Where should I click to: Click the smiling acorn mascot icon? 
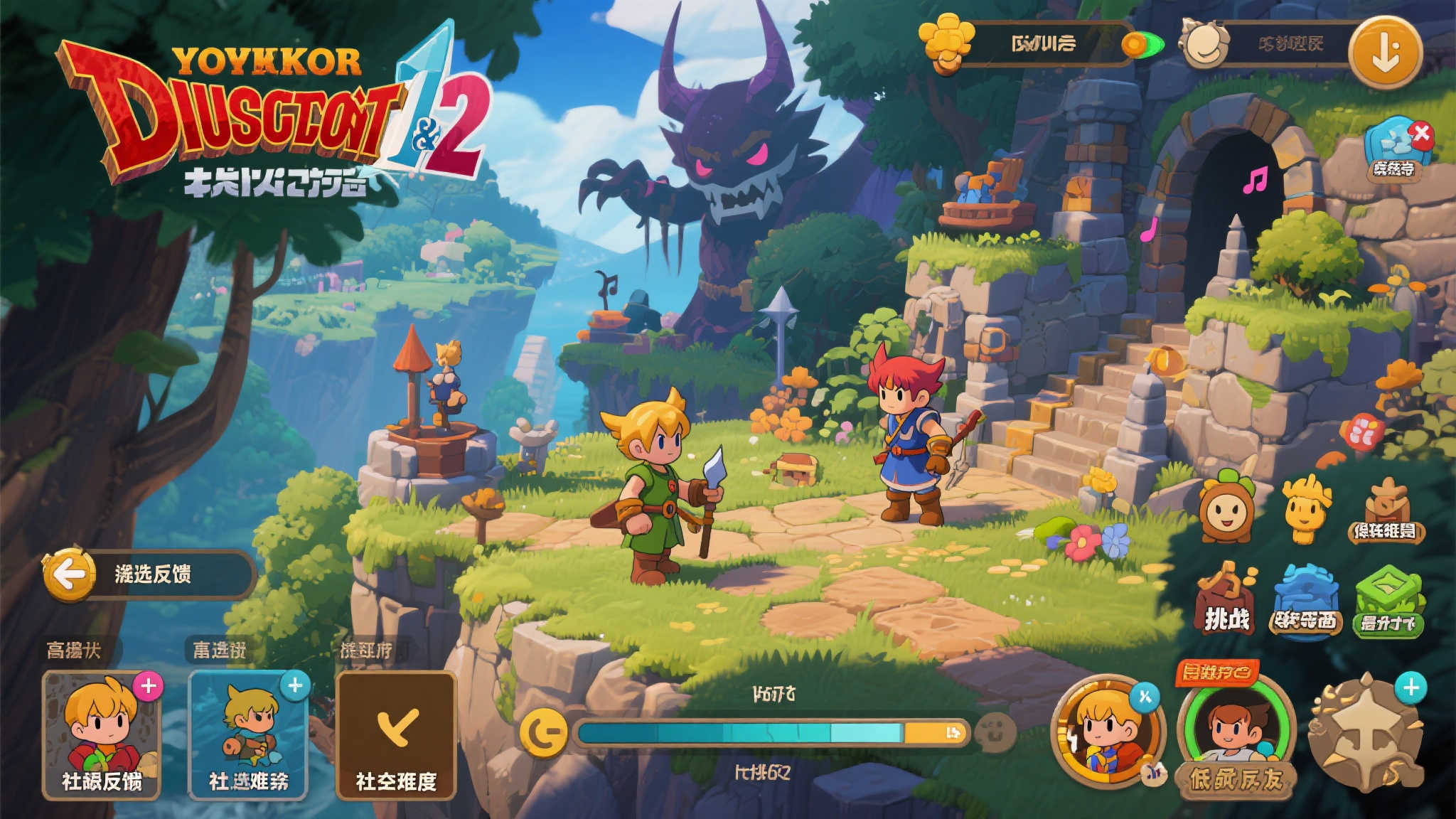(x=1226, y=508)
